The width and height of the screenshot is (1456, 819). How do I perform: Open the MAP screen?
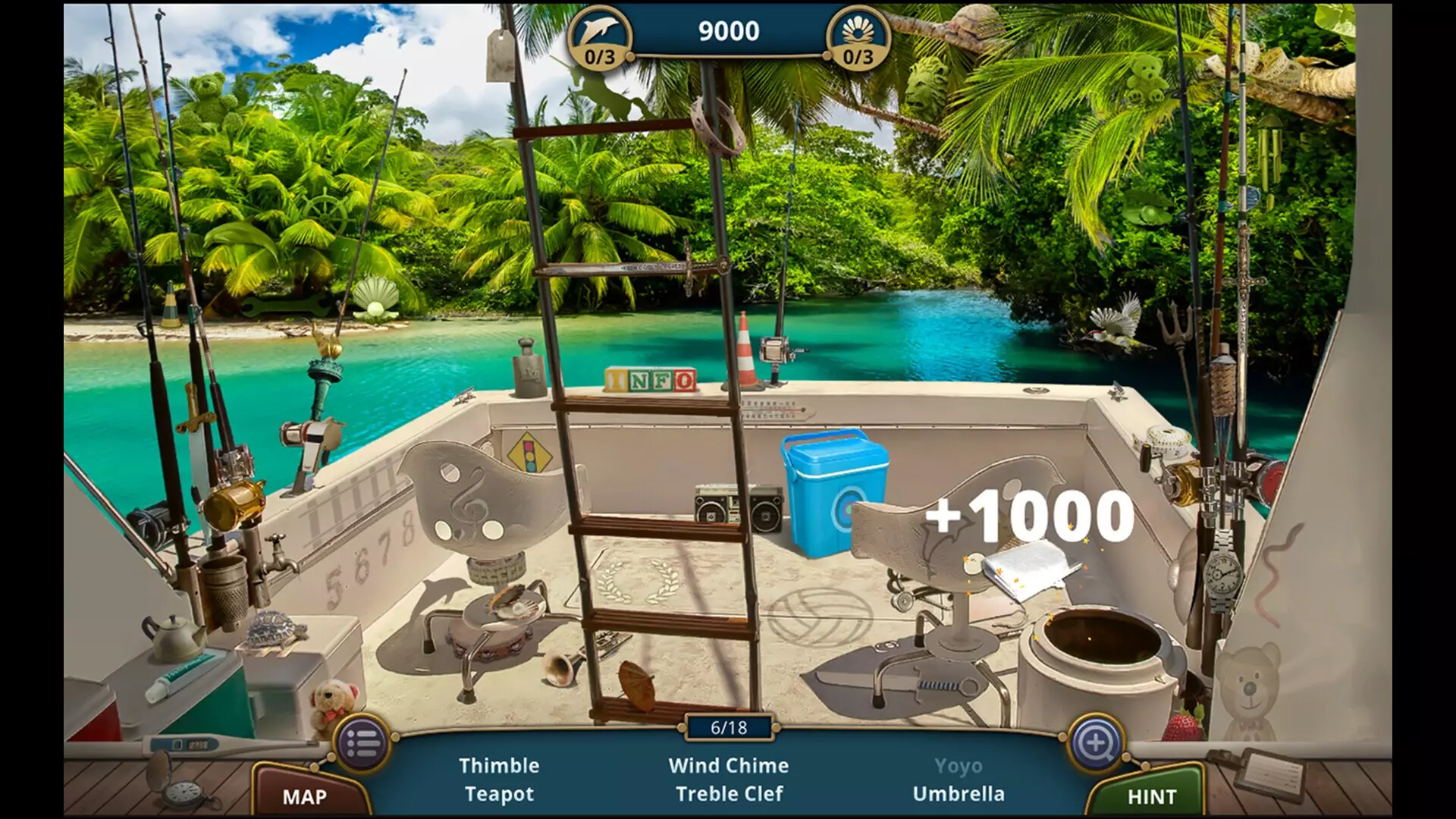click(303, 796)
